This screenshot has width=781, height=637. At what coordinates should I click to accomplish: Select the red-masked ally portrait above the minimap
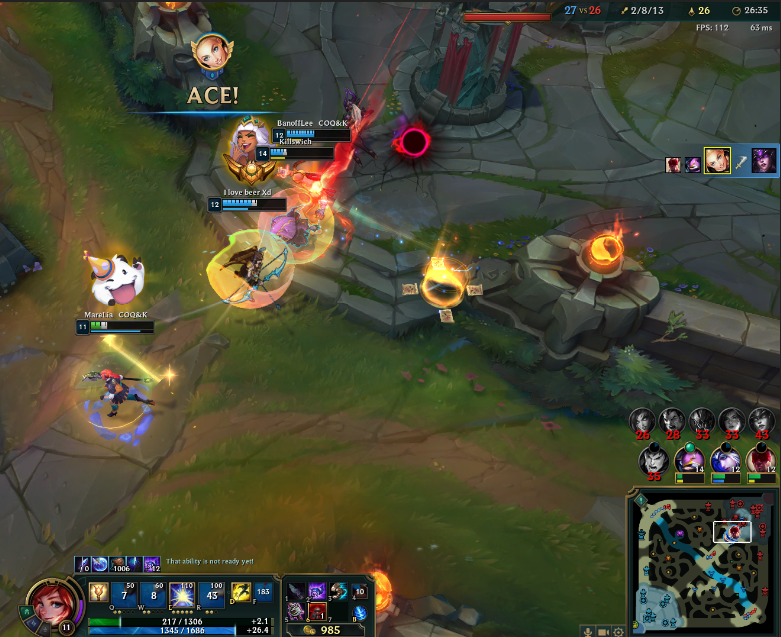[761, 460]
